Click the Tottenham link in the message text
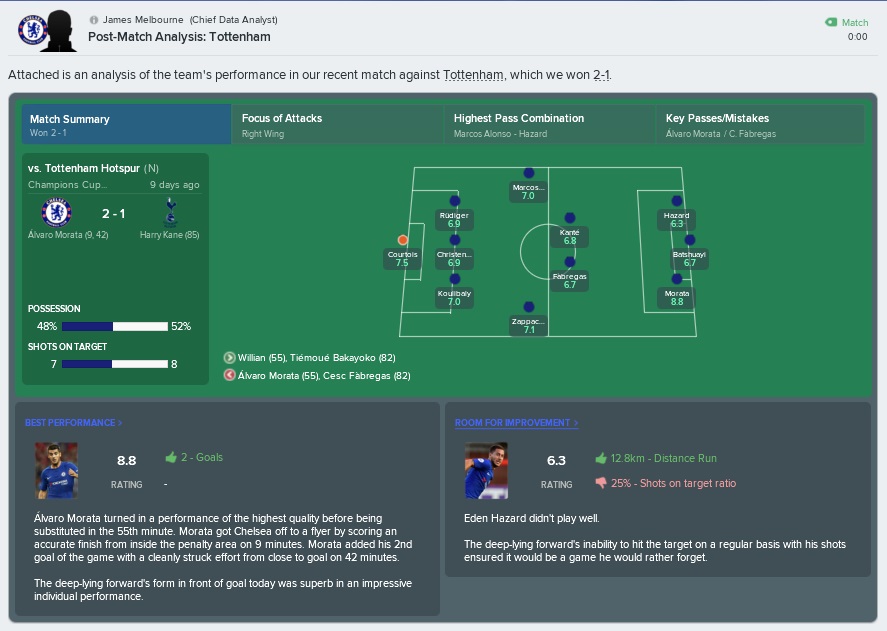The height and width of the screenshot is (631, 887). 474,75
